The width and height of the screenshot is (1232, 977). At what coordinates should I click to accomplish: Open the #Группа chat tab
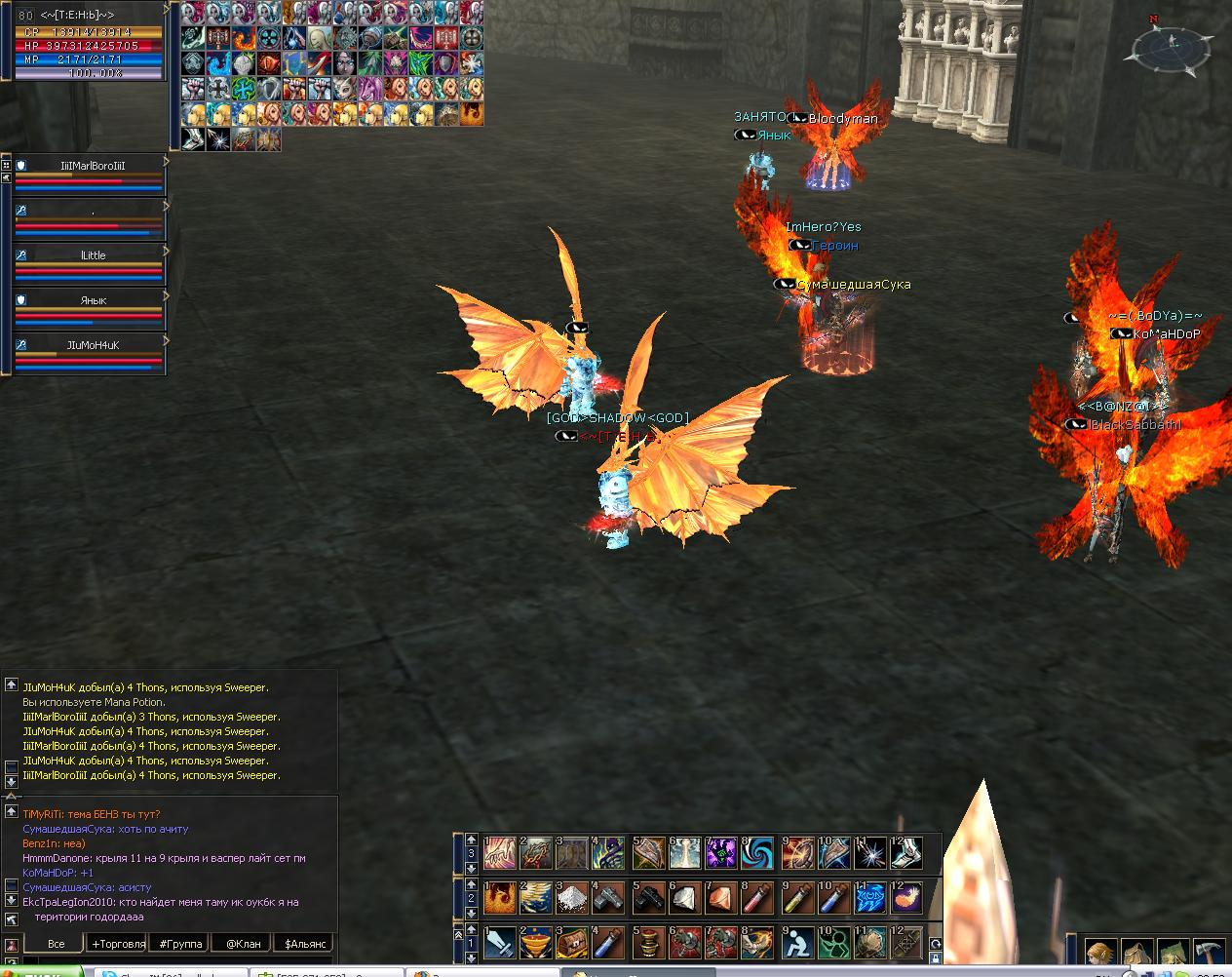[180, 944]
